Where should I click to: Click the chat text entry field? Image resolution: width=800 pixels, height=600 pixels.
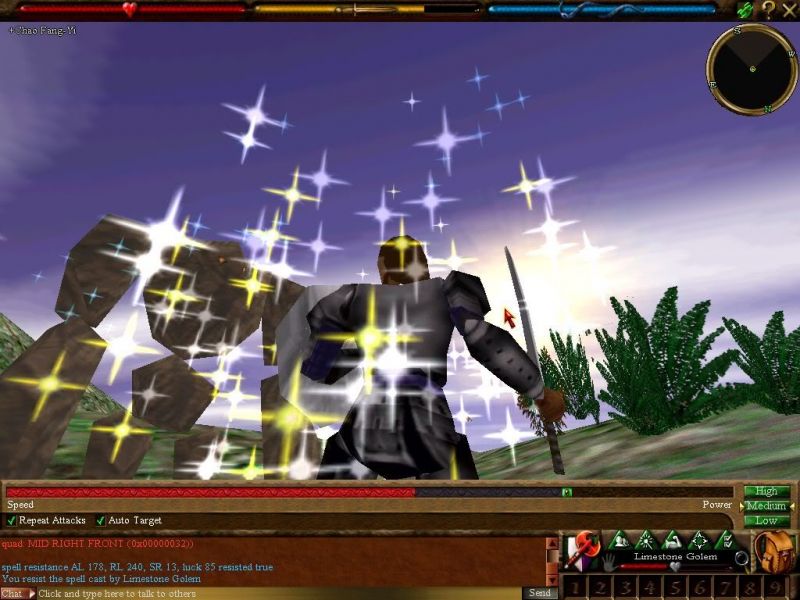click(280, 594)
